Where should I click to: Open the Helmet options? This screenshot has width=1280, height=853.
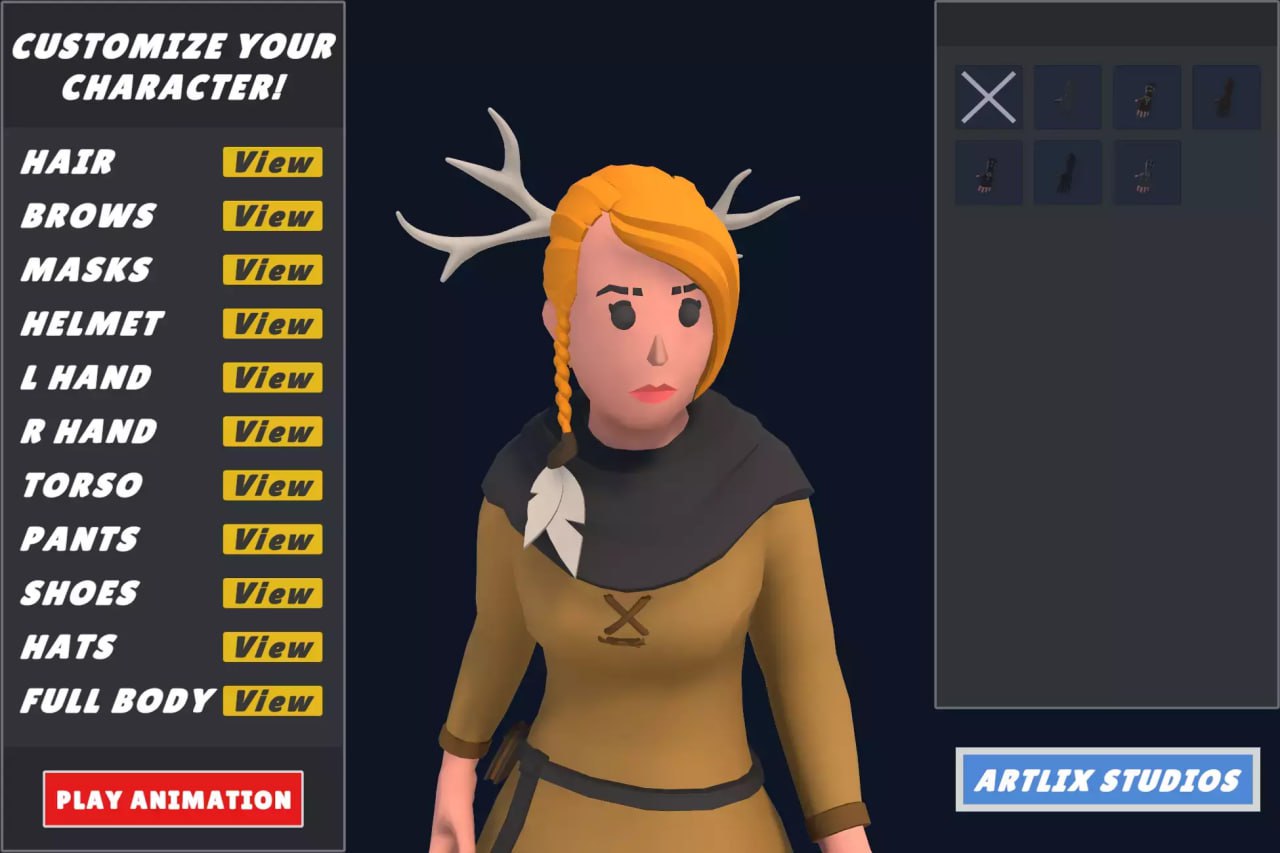pos(271,324)
